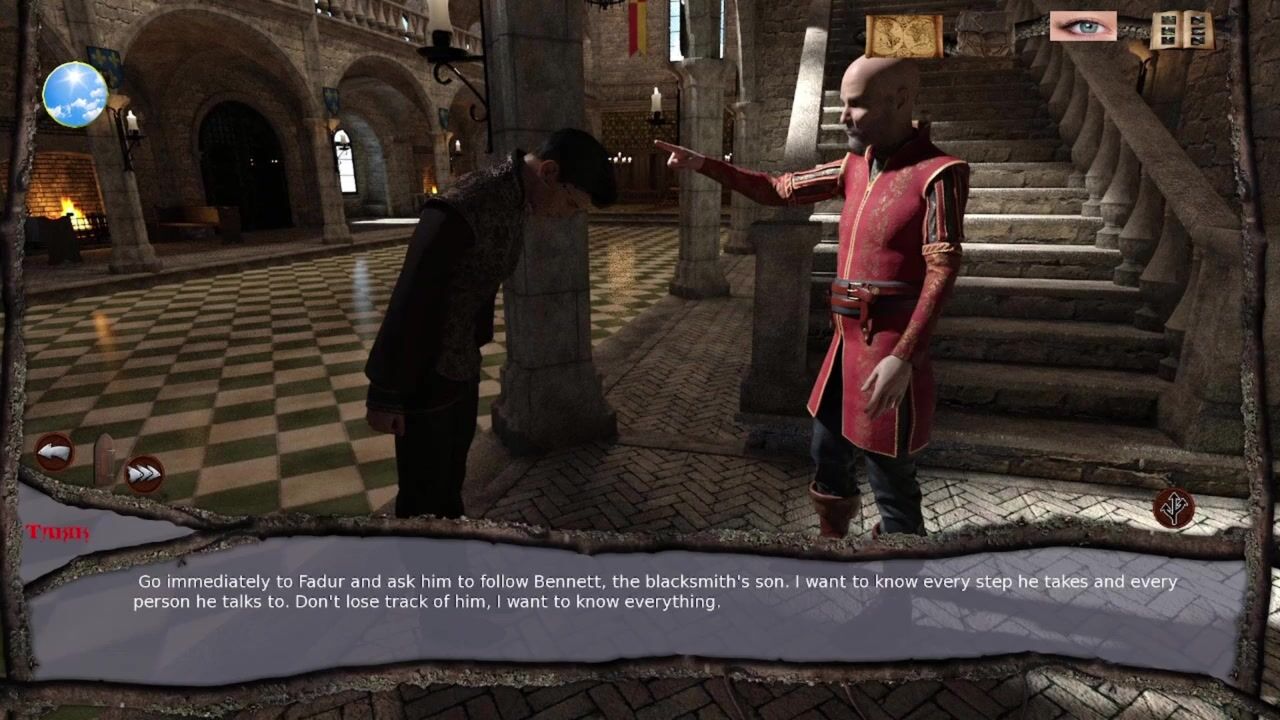The height and width of the screenshot is (720, 1280).
Task: Open the branching arrows choice icon
Action: [x=1174, y=508]
